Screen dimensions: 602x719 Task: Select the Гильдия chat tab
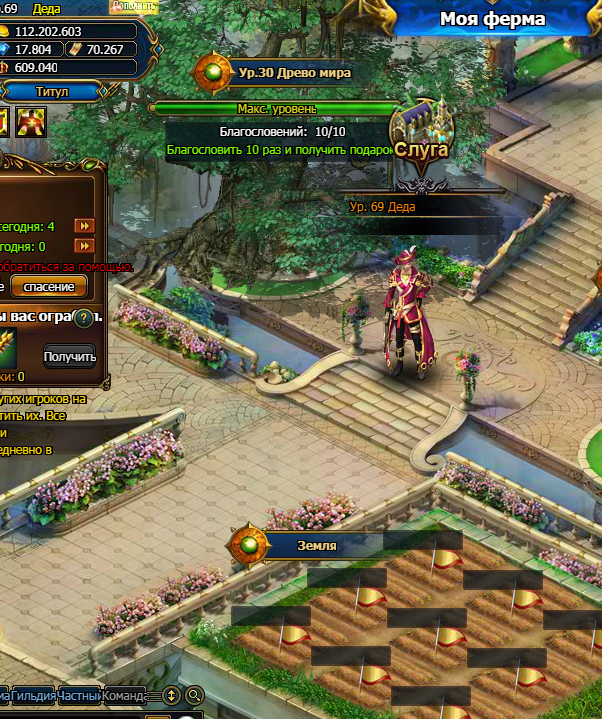coord(32,695)
